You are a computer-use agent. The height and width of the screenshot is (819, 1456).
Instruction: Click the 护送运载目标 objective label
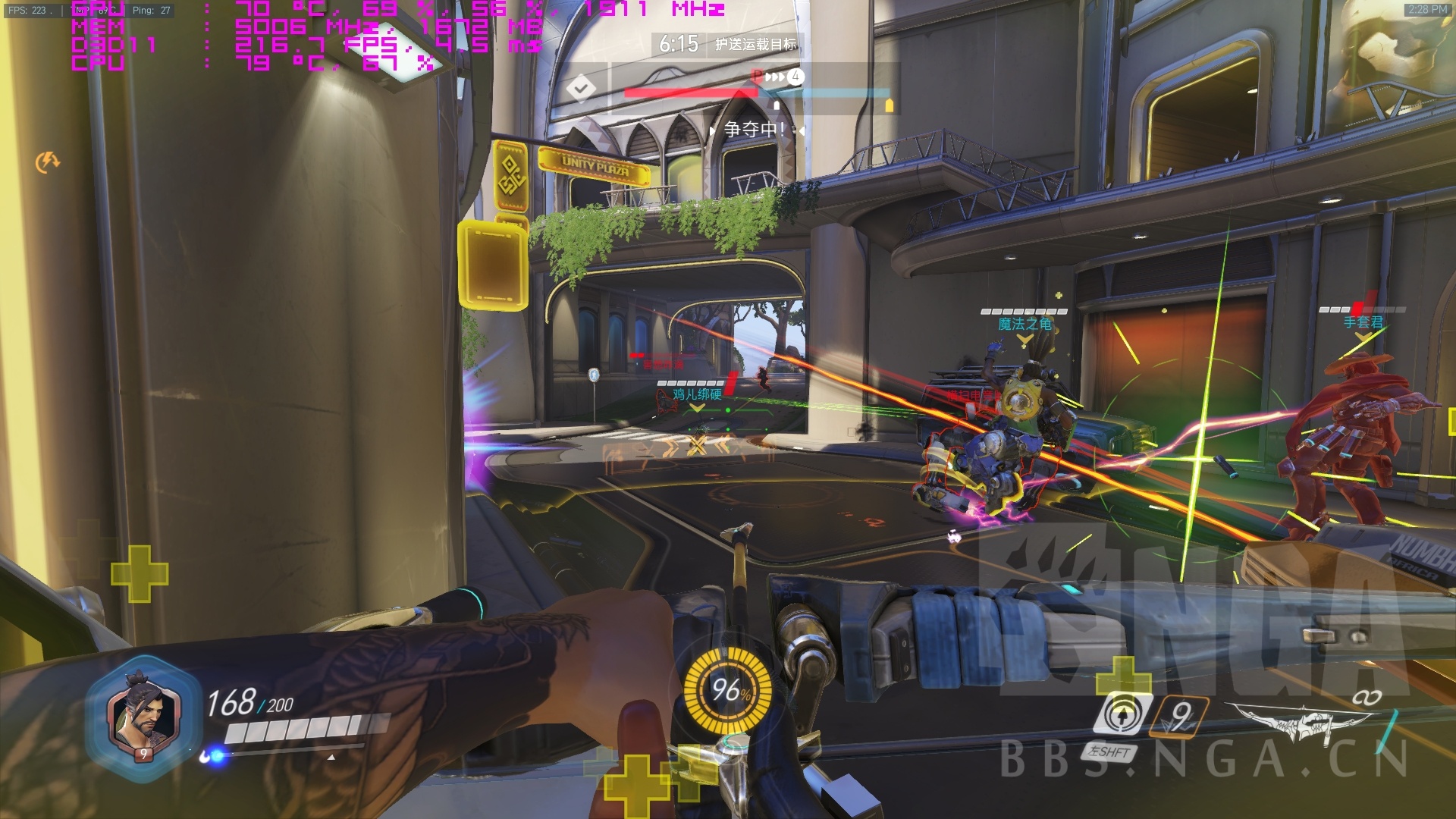click(756, 45)
